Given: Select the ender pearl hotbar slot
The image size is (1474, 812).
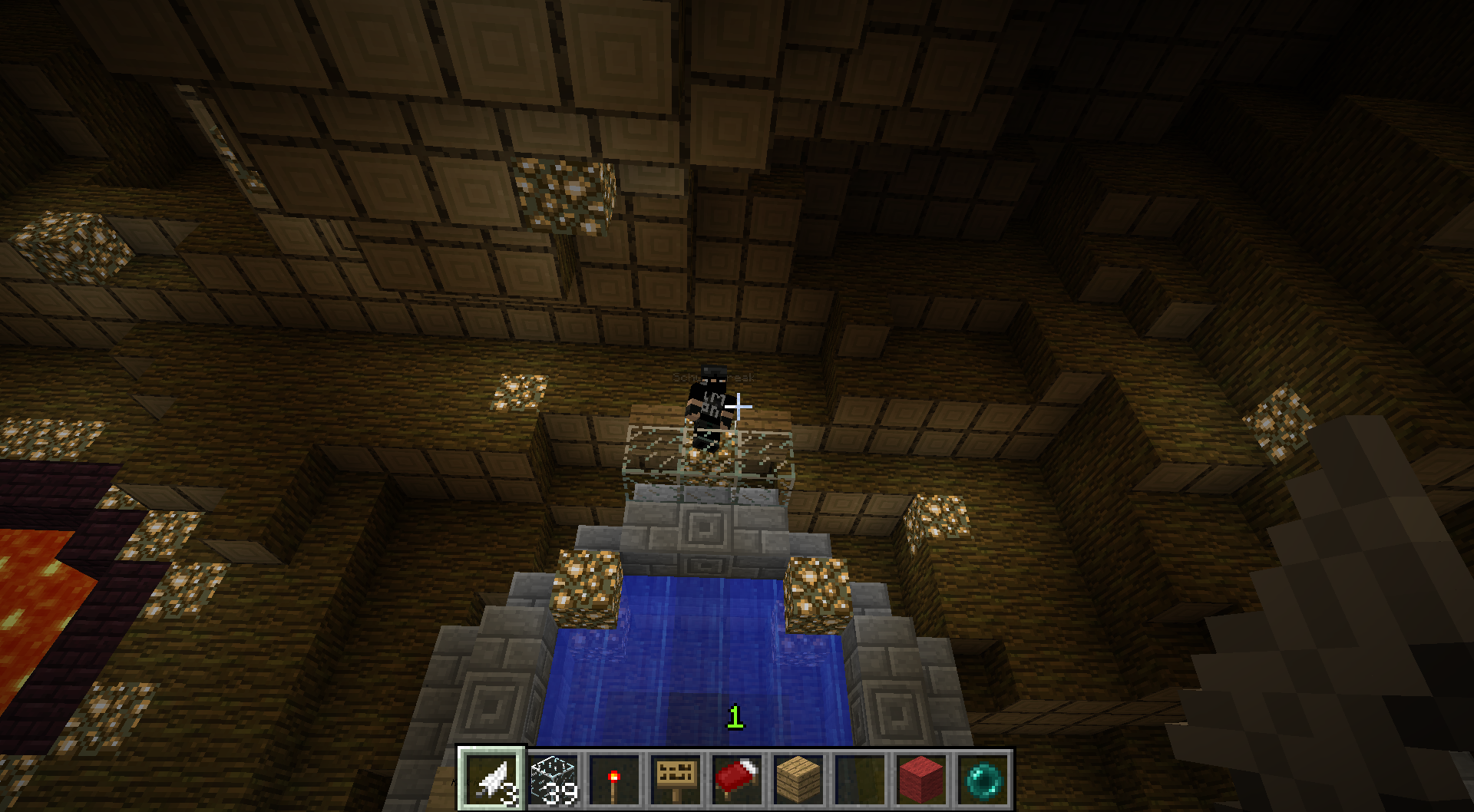Looking at the screenshot, I should (x=983, y=777).
